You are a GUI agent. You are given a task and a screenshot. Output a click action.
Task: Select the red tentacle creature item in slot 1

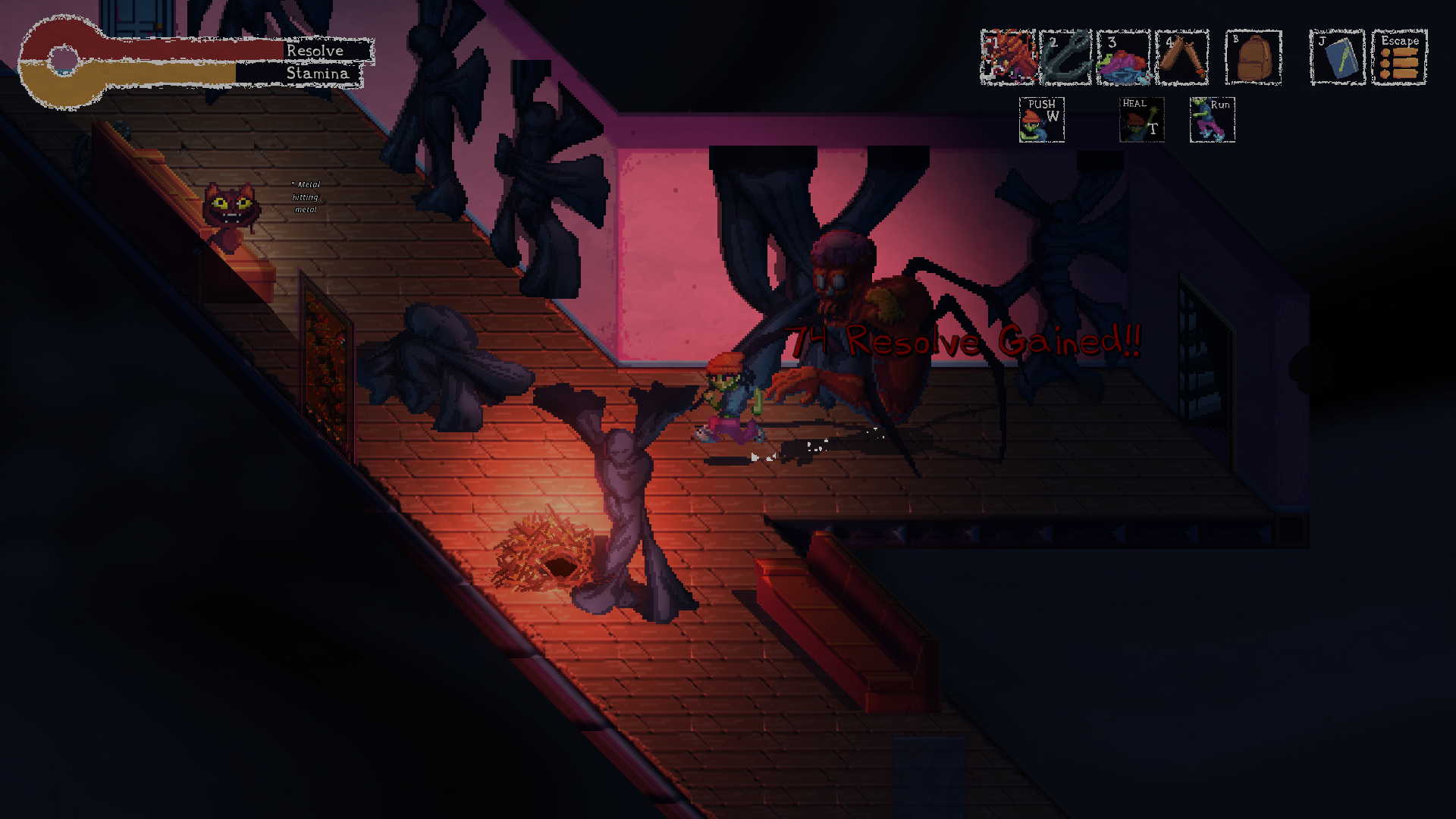1008,57
